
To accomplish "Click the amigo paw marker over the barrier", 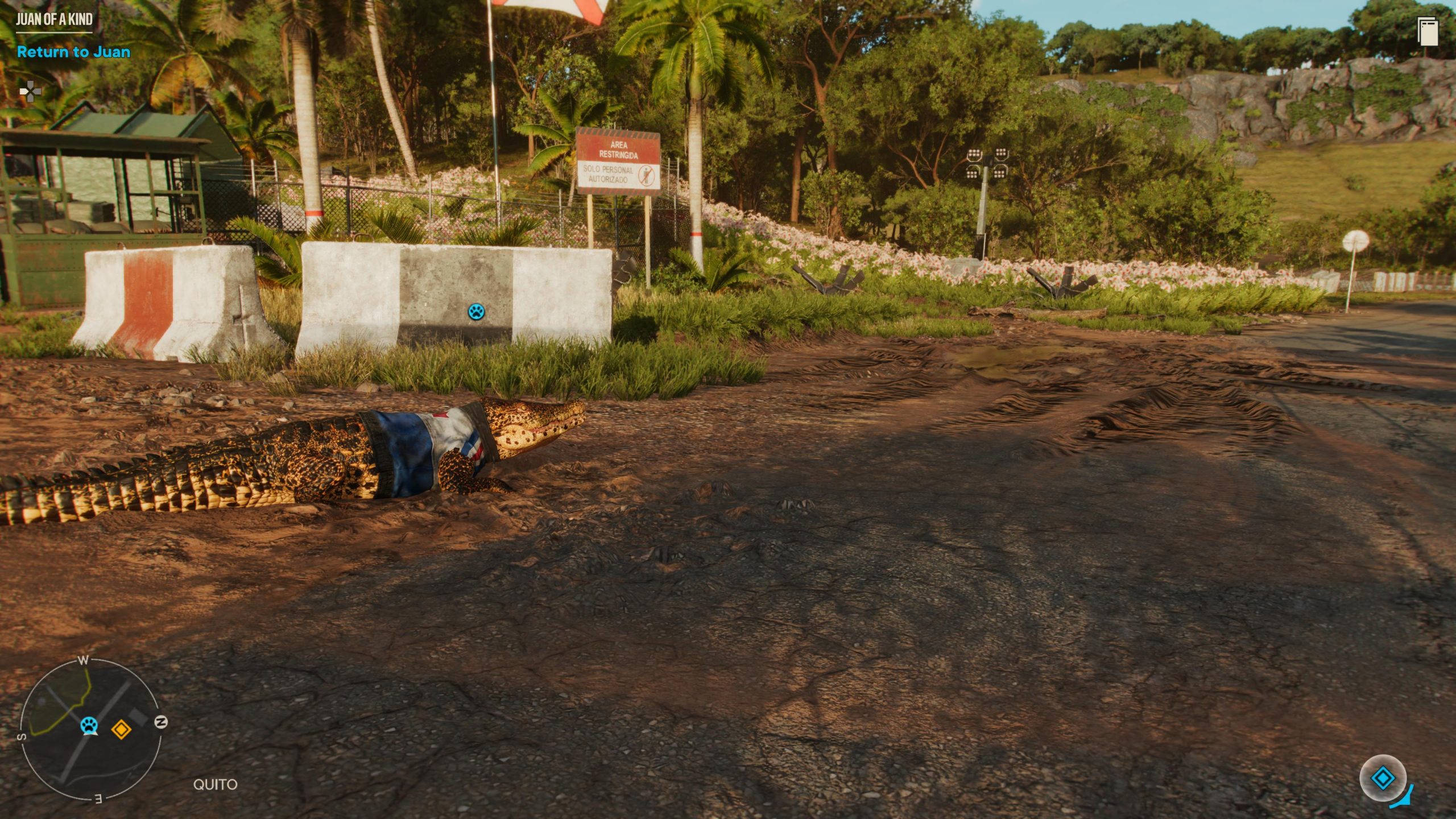I will point(476,311).
